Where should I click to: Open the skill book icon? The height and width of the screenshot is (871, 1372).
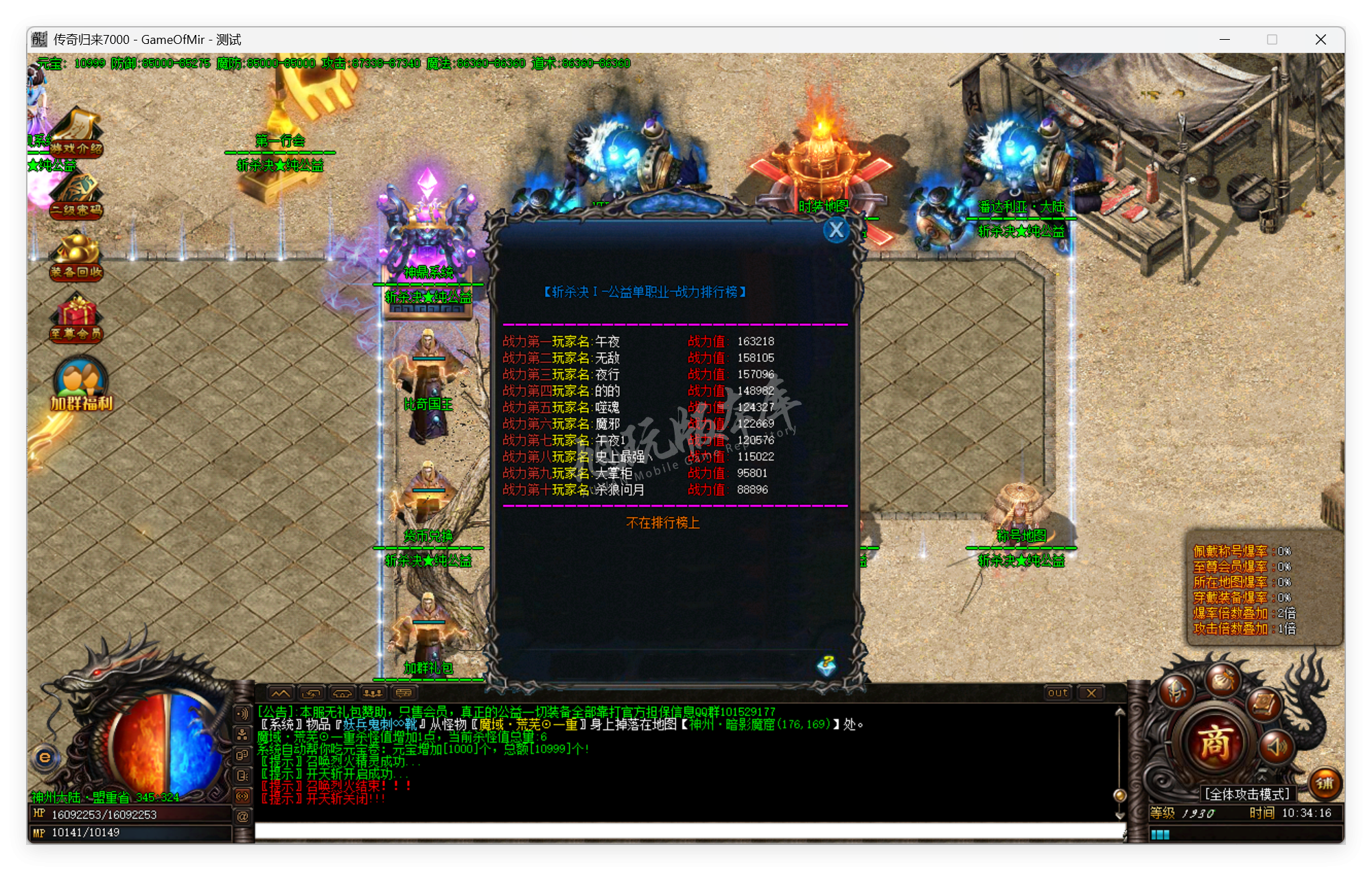click(1264, 705)
